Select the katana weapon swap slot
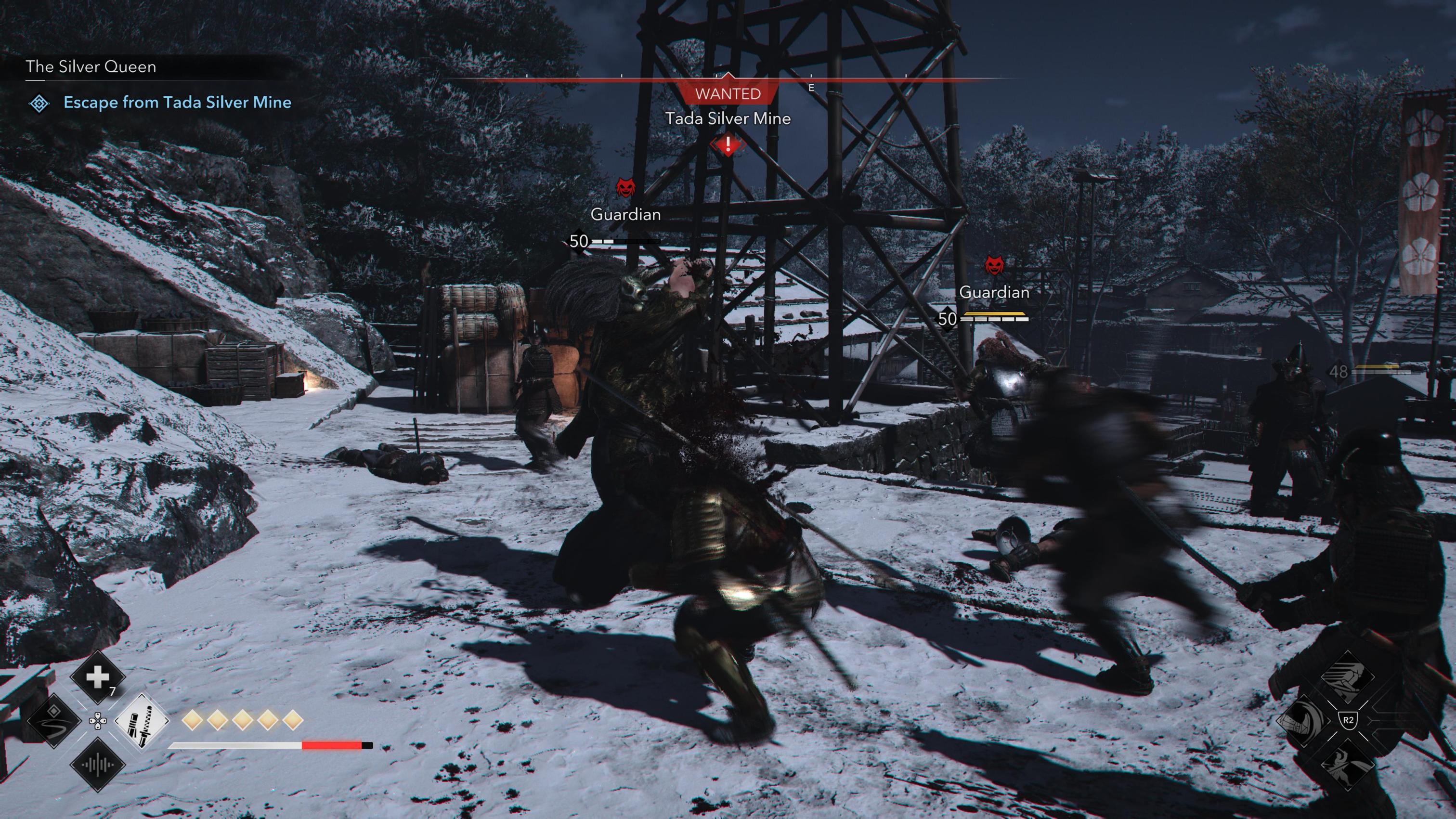 (141, 721)
